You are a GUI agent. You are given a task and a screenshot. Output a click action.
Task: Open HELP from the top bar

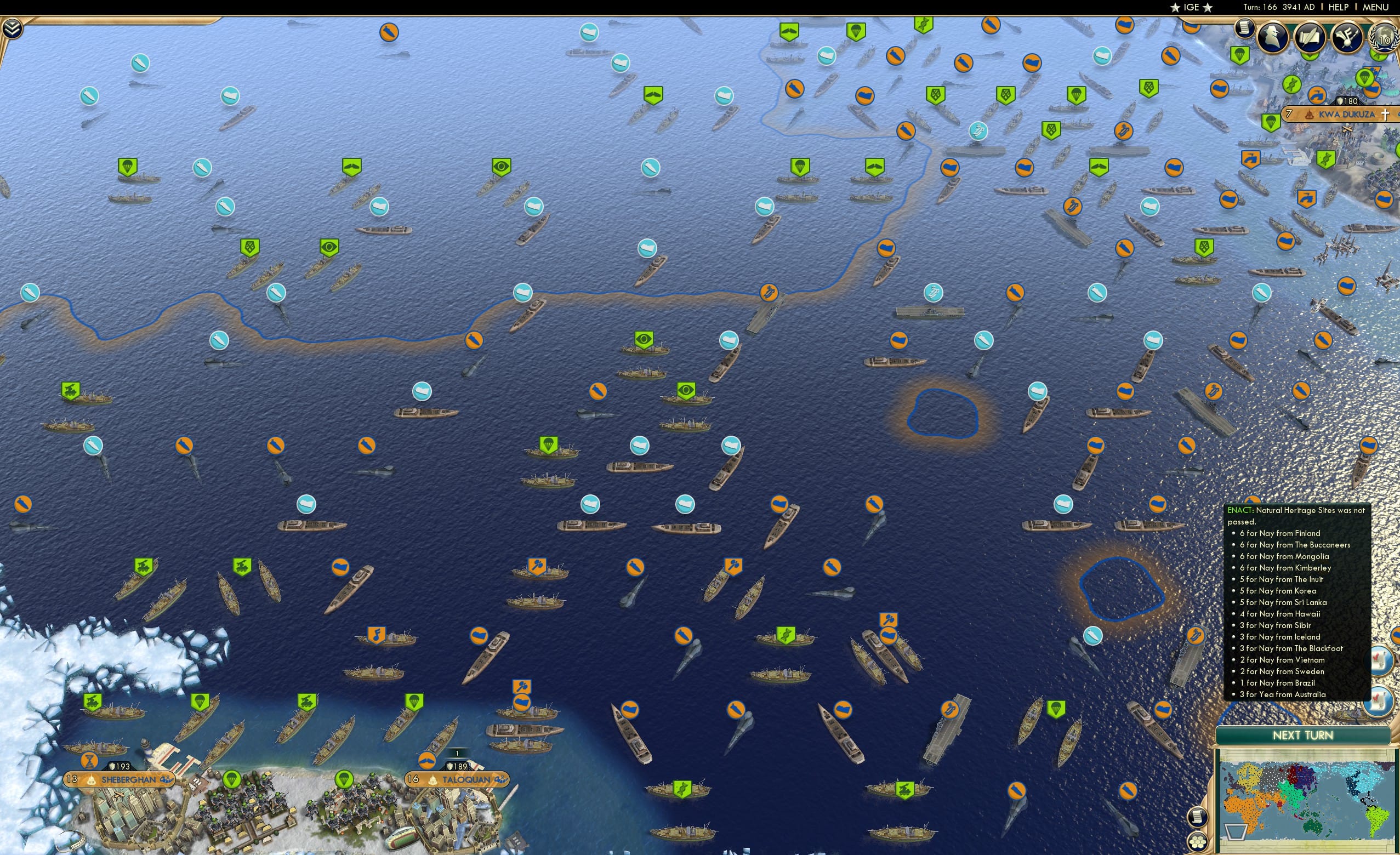point(1339,7)
